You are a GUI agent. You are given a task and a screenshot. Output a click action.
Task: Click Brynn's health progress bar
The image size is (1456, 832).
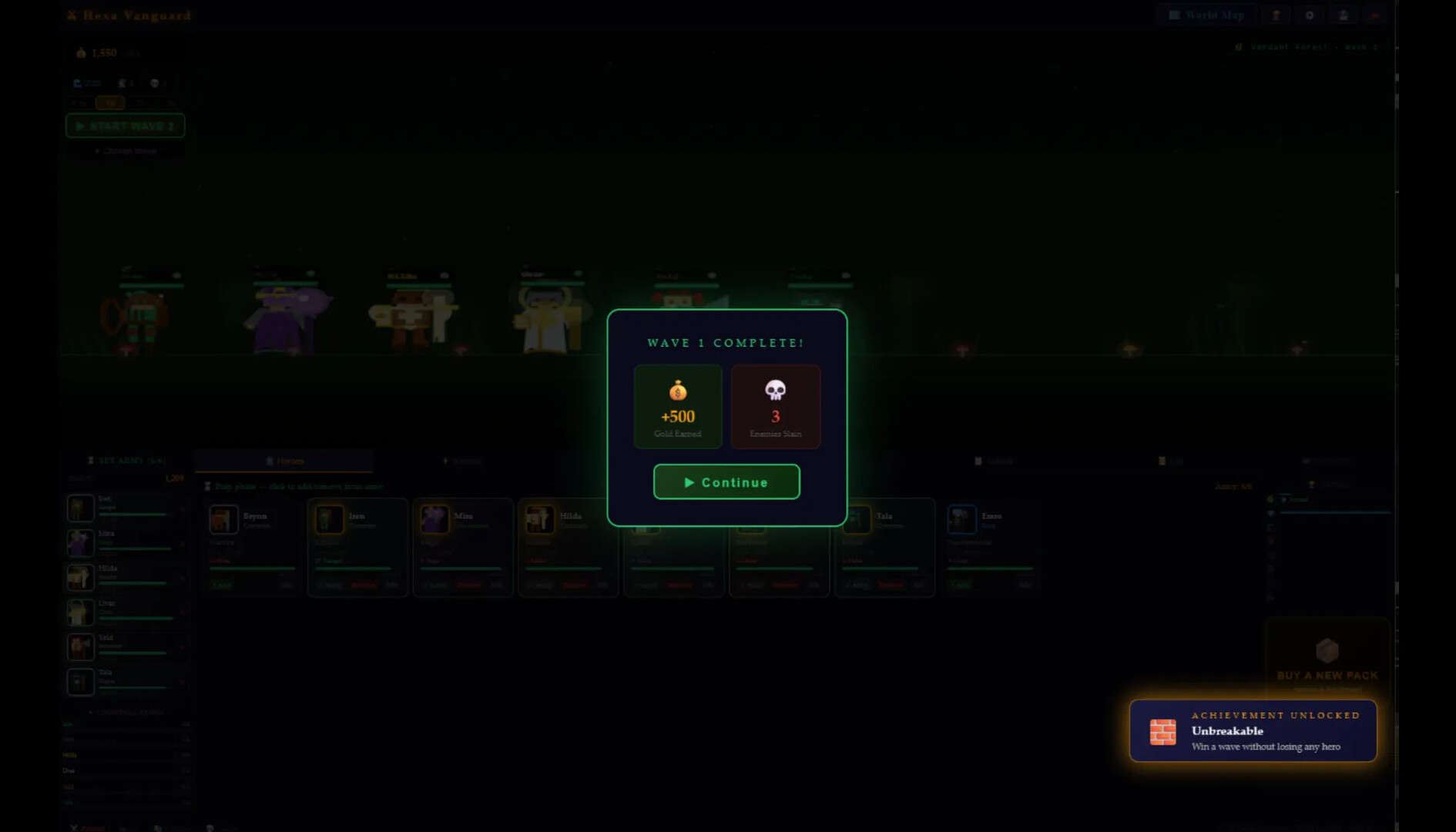pyautogui.click(x=252, y=569)
